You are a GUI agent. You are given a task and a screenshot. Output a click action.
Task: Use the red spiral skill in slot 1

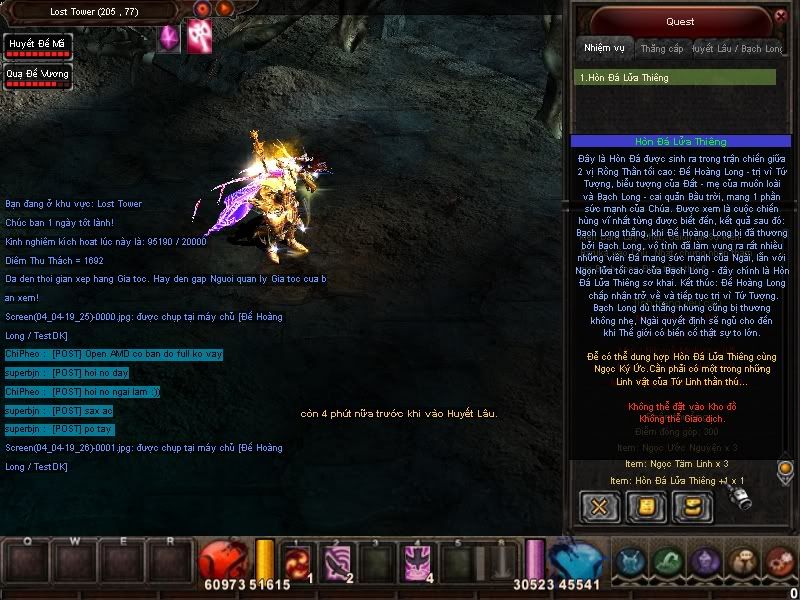[x=297, y=563]
